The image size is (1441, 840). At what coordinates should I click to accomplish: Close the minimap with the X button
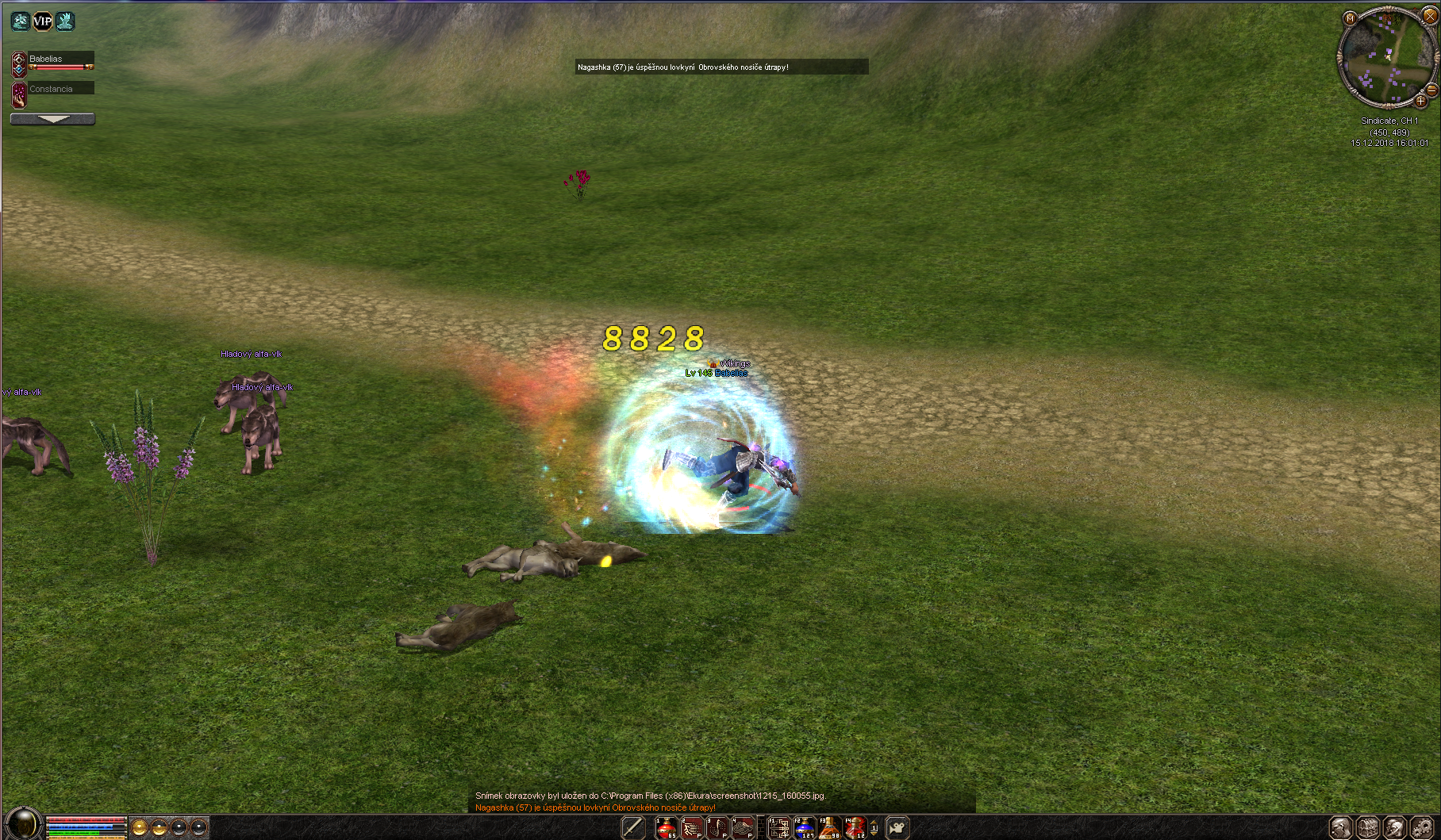pyautogui.click(x=1430, y=15)
